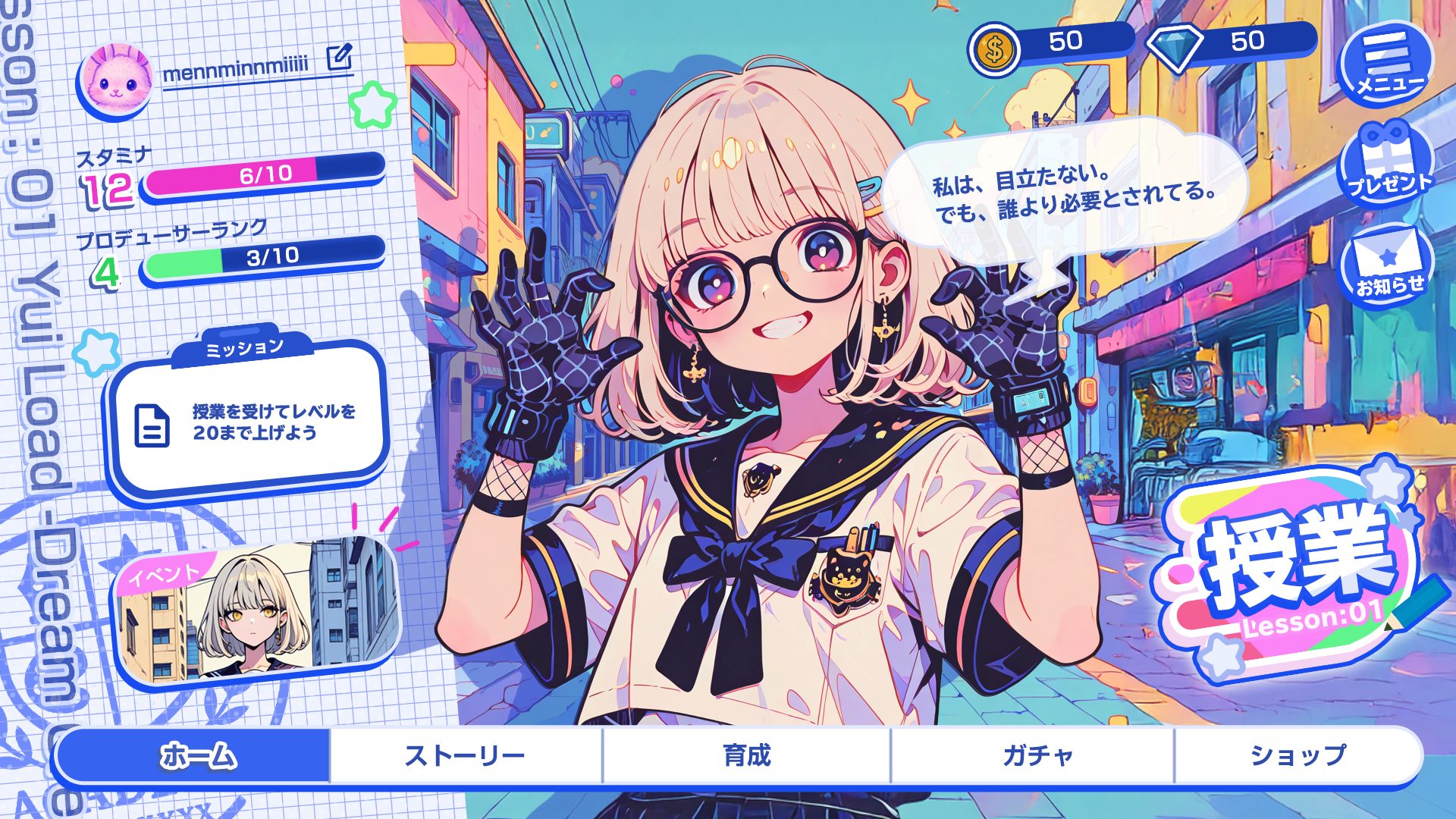This screenshot has height=819, width=1456.
Task: Switch to the ストーリー tab
Action: [465, 755]
